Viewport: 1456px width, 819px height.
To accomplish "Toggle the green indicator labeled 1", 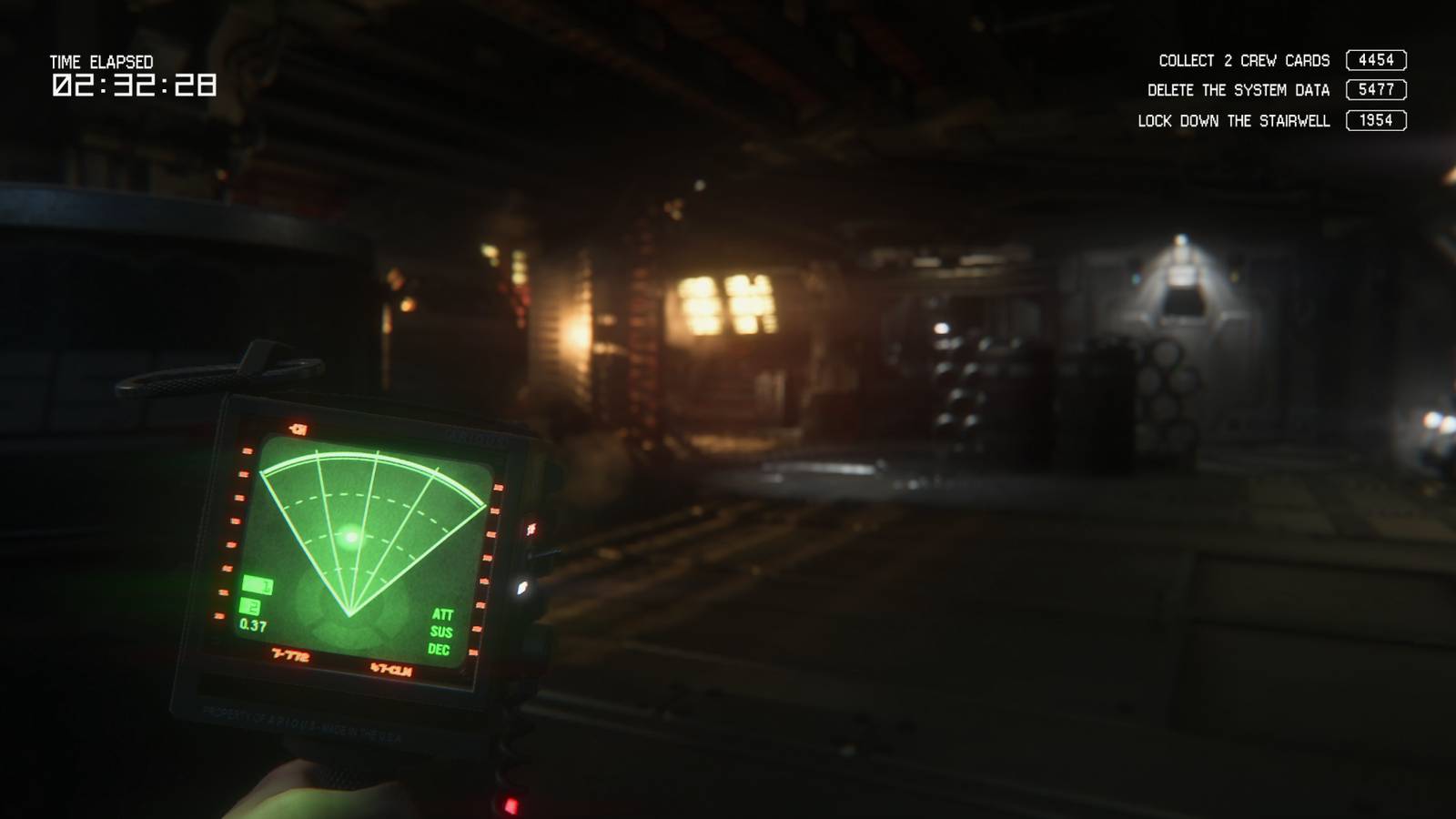I will point(257,585).
